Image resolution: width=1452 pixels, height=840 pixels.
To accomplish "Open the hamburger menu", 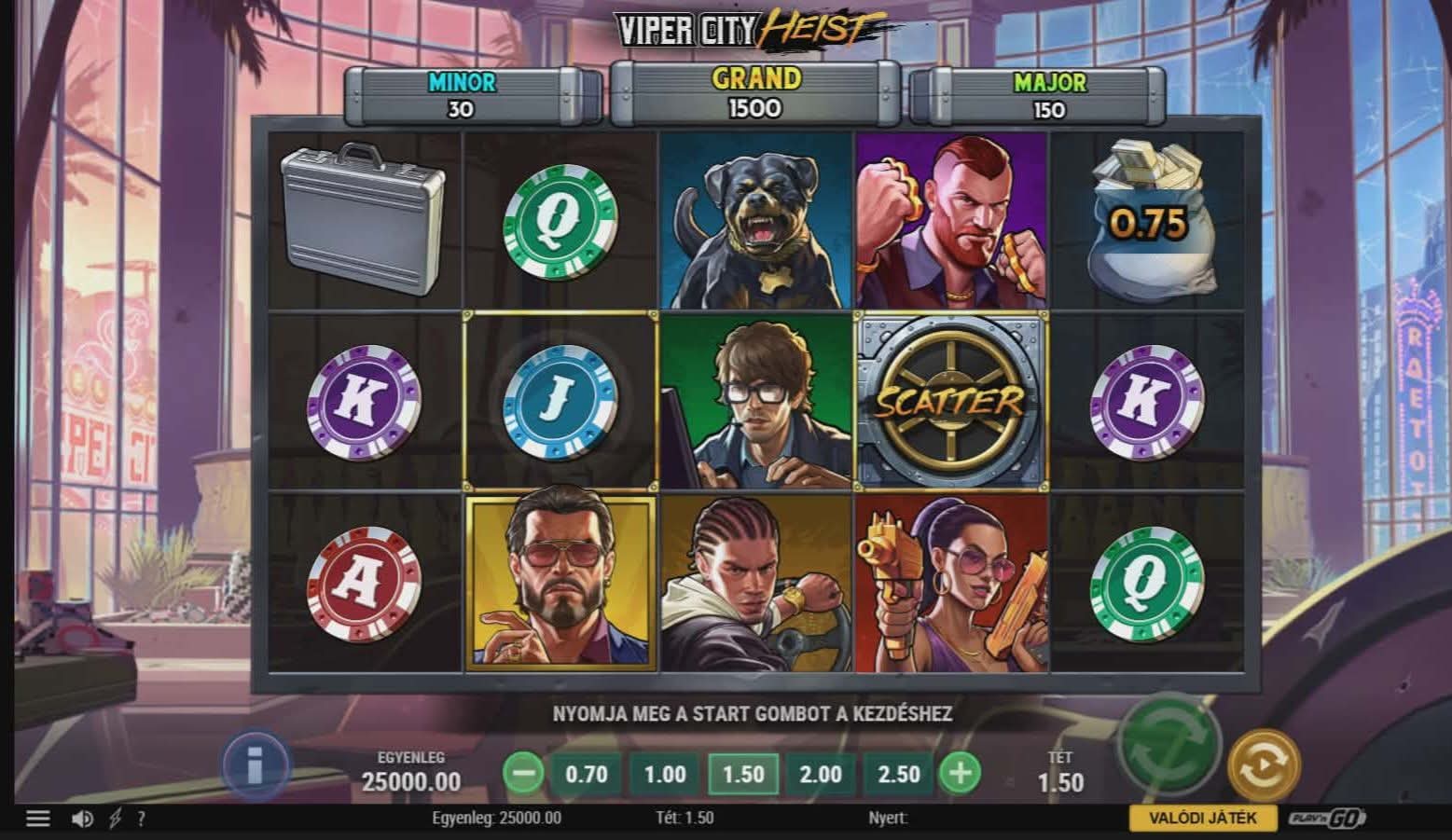I will [x=37, y=819].
